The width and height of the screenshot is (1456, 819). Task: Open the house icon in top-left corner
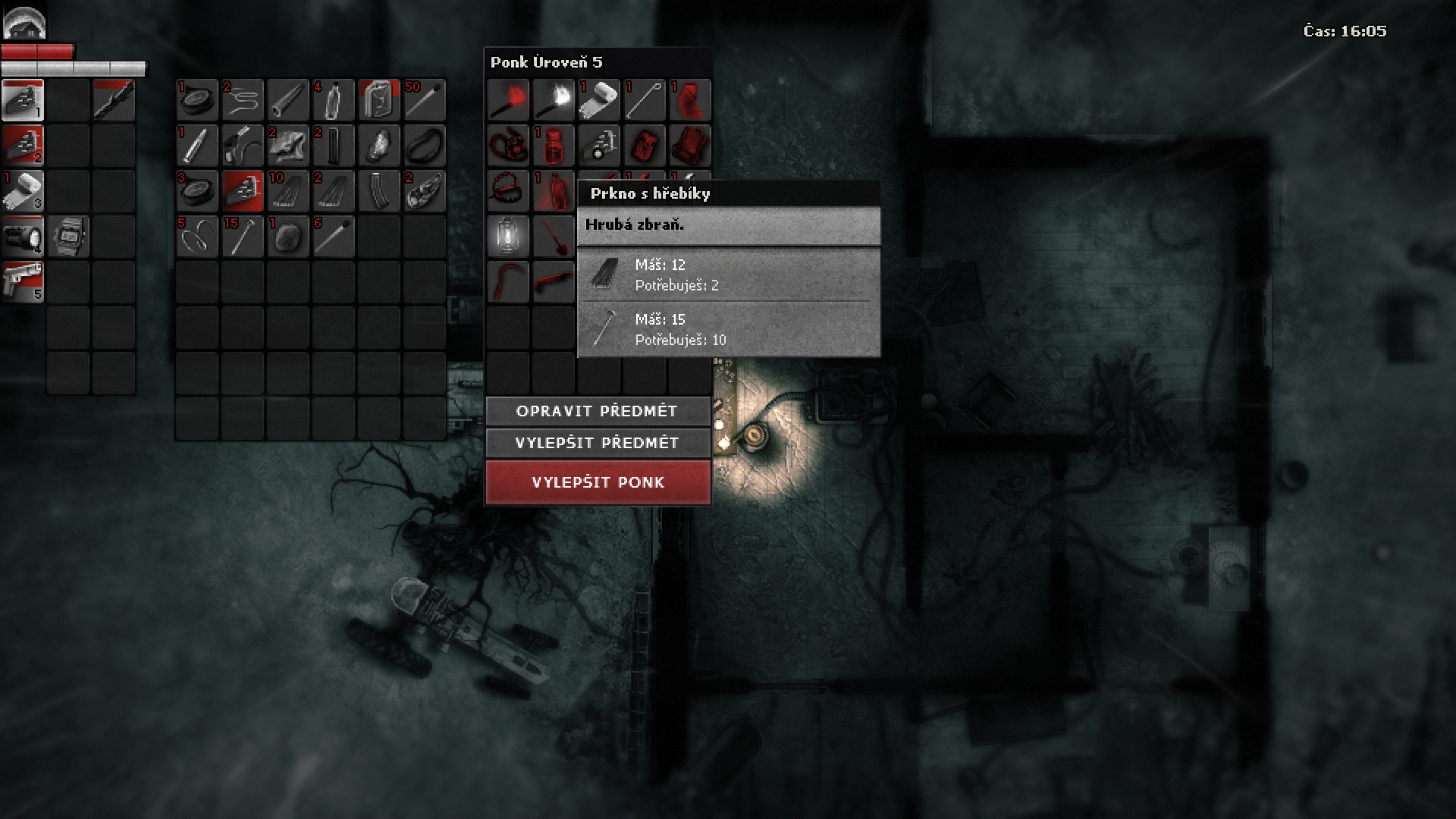(x=24, y=23)
